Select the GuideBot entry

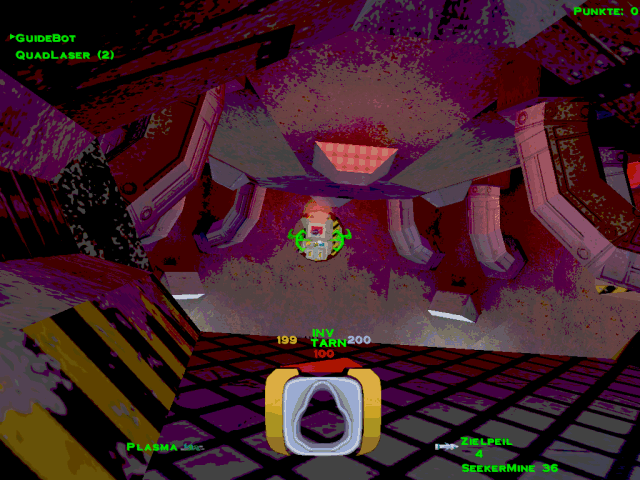[46, 38]
